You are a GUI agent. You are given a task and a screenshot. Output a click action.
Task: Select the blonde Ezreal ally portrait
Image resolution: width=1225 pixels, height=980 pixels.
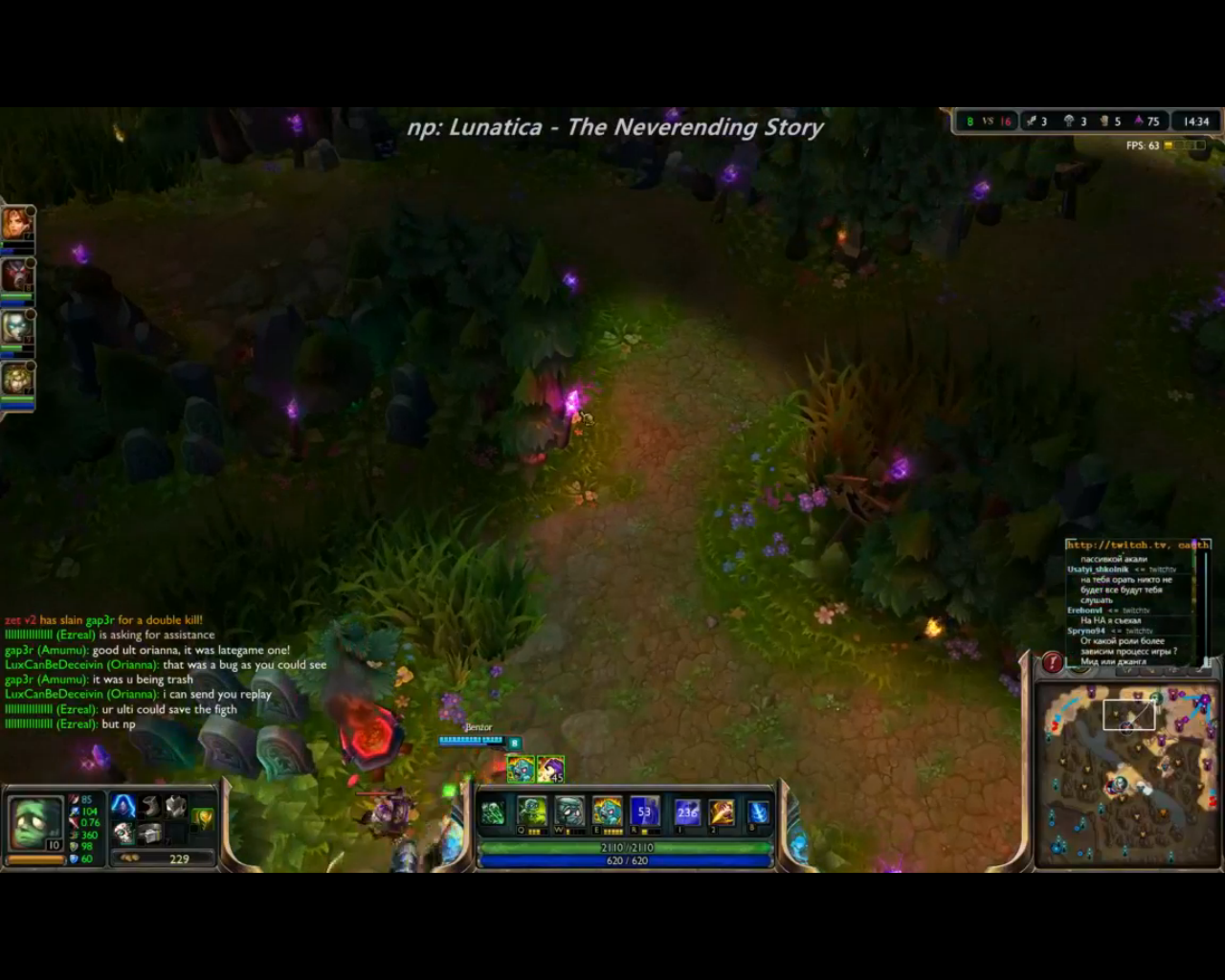[x=16, y=379]
